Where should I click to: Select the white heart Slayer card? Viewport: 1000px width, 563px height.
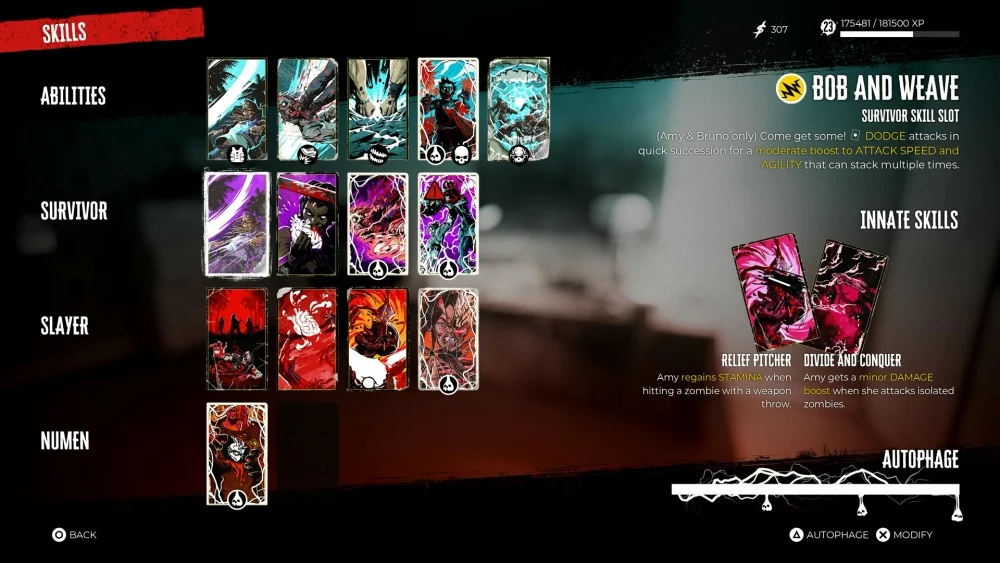(307, 339)
